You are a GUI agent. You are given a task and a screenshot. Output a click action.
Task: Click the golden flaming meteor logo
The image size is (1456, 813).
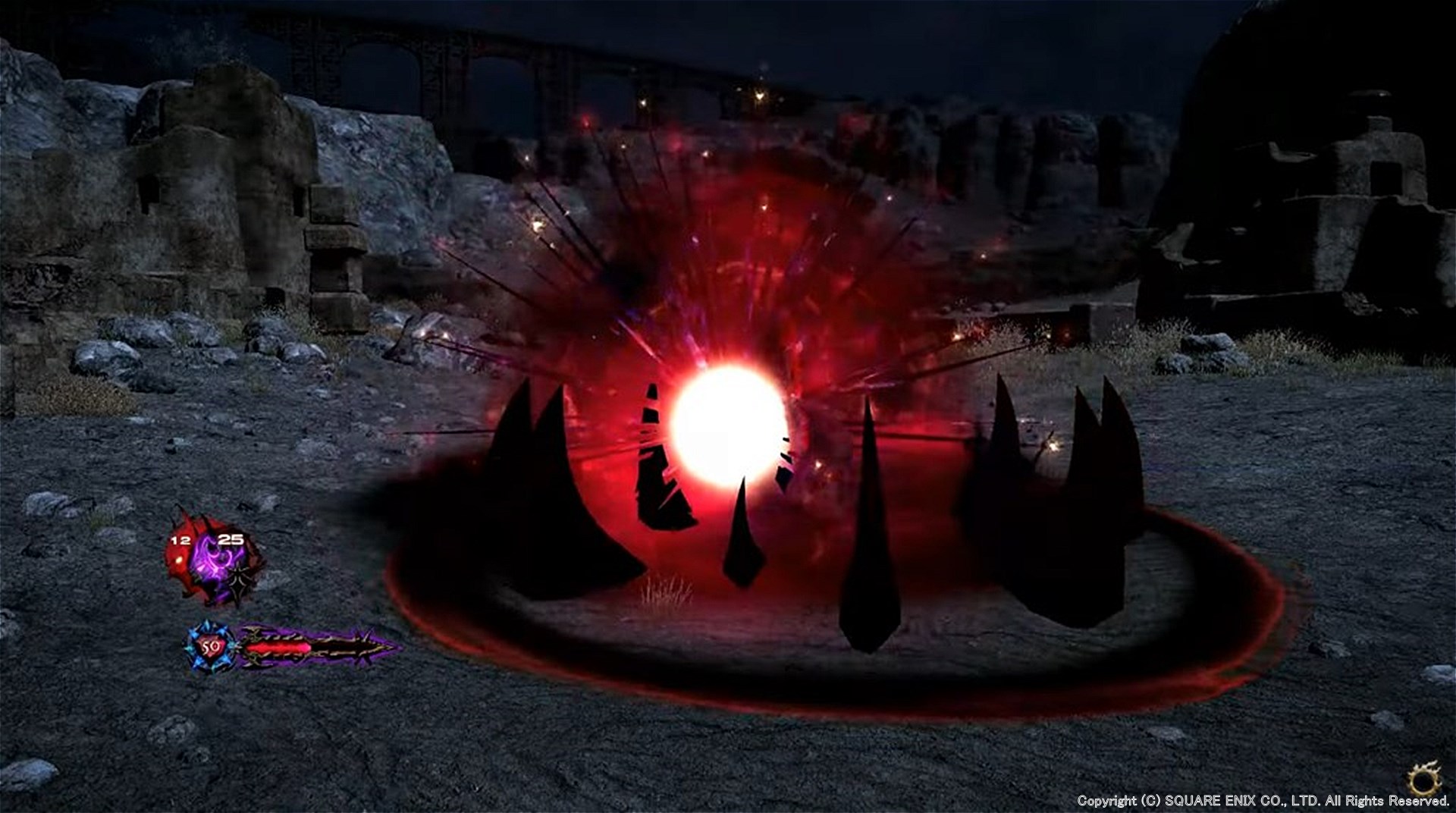point(1423,778)
